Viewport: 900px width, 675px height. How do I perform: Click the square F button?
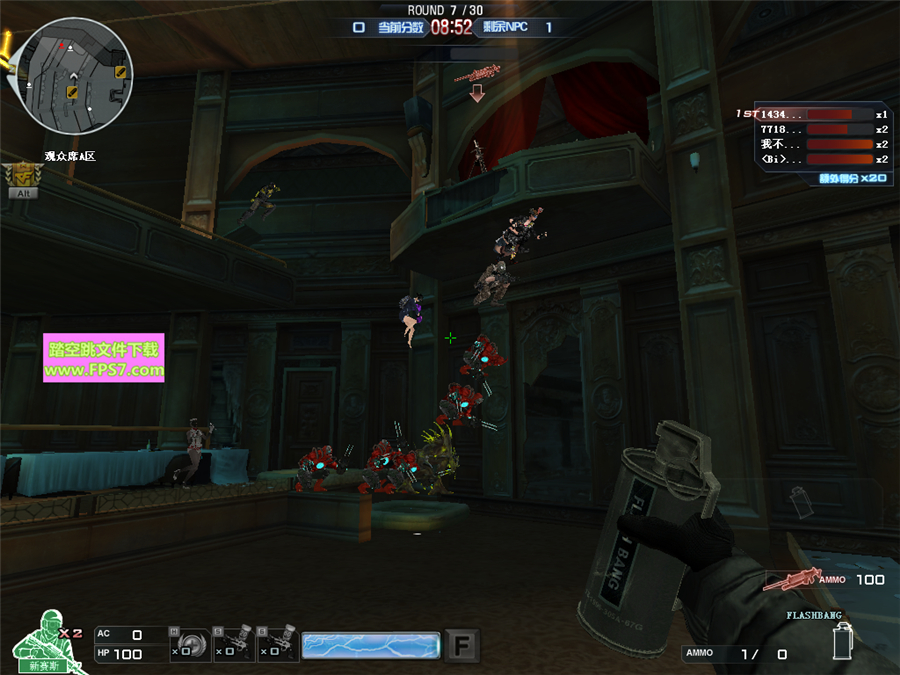tap(461, 644)
